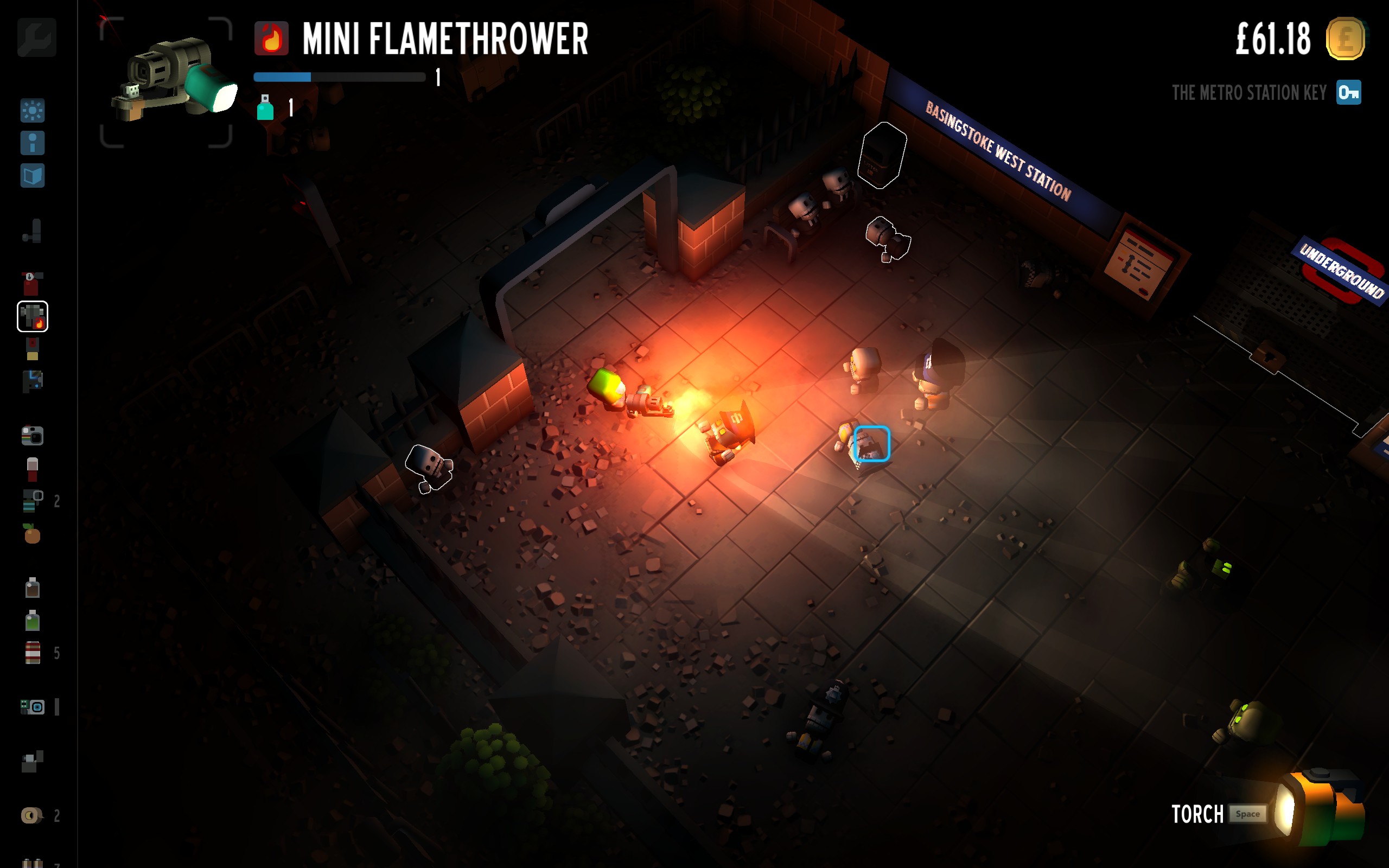Select the red and tan cartridge item

pyautogui.click(x=32, y=349)
